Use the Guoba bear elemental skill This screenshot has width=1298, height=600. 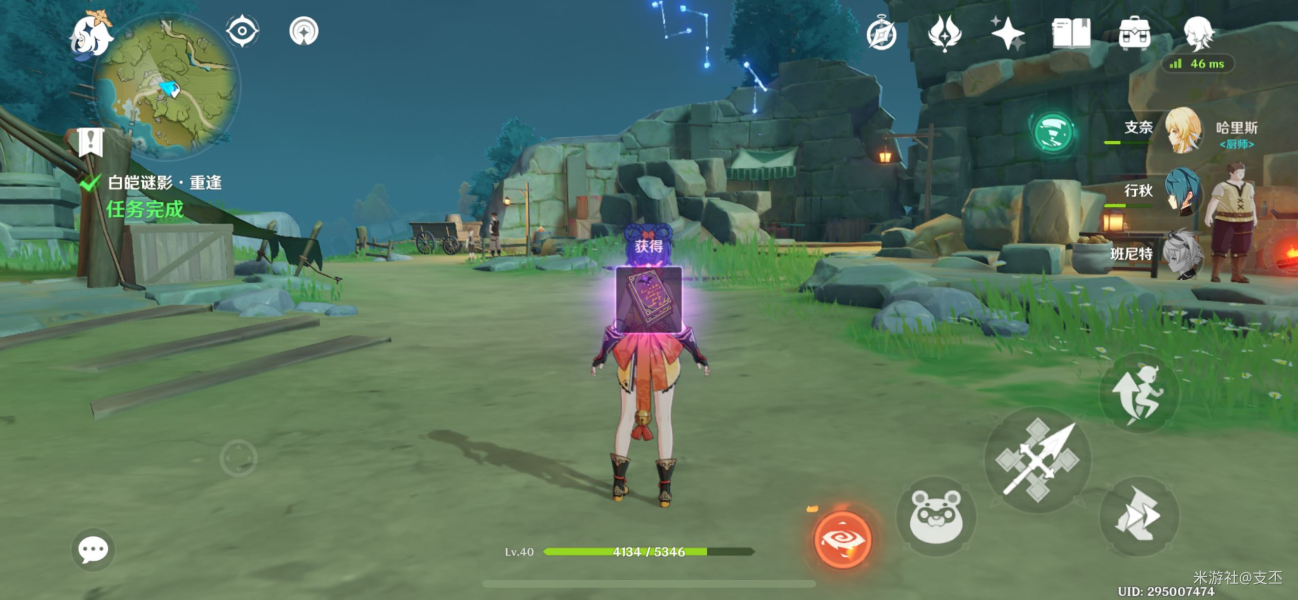click(x=935, y=517)
